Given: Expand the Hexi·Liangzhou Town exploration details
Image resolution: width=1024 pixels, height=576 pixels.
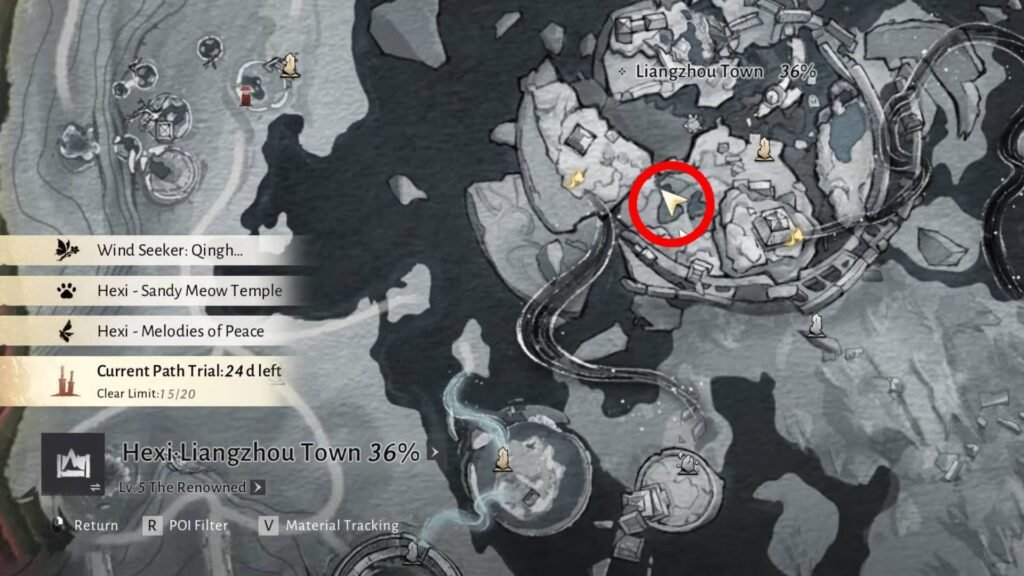Looking at the screenshot, I should [433, 452].
